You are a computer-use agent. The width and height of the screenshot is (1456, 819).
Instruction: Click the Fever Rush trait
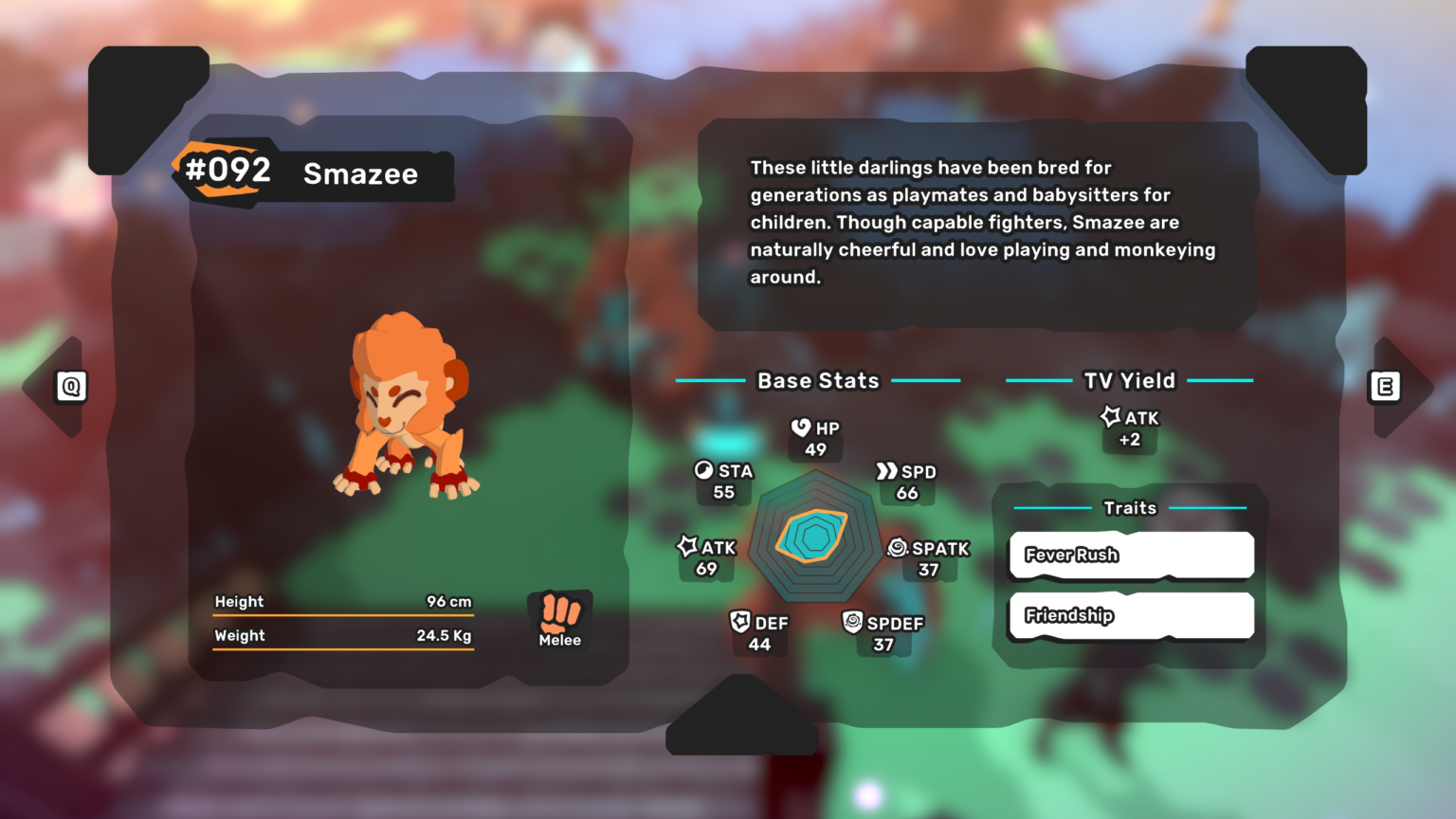tap(1130, 555)
